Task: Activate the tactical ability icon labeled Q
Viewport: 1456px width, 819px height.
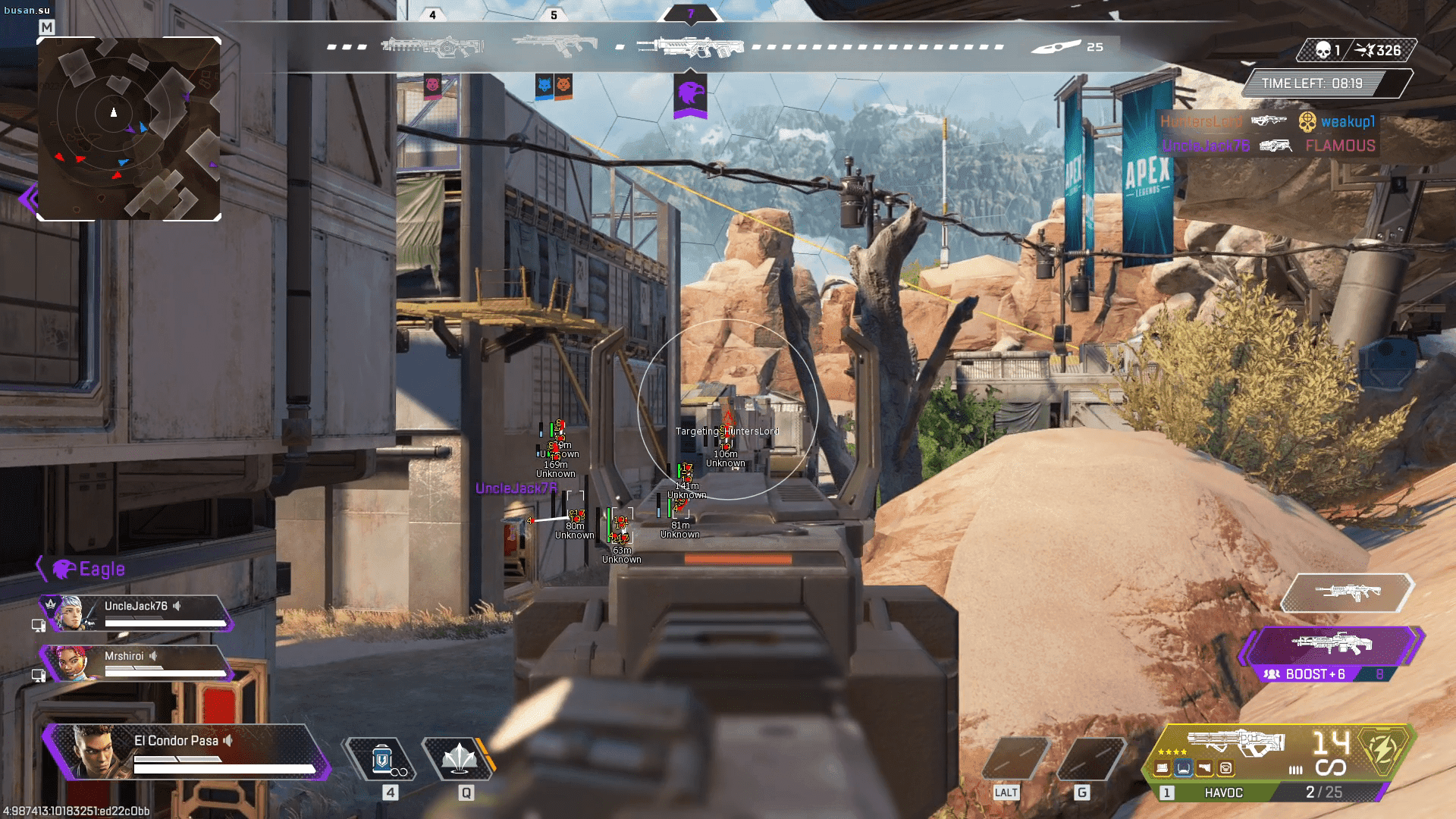Action: click(458, 759)
